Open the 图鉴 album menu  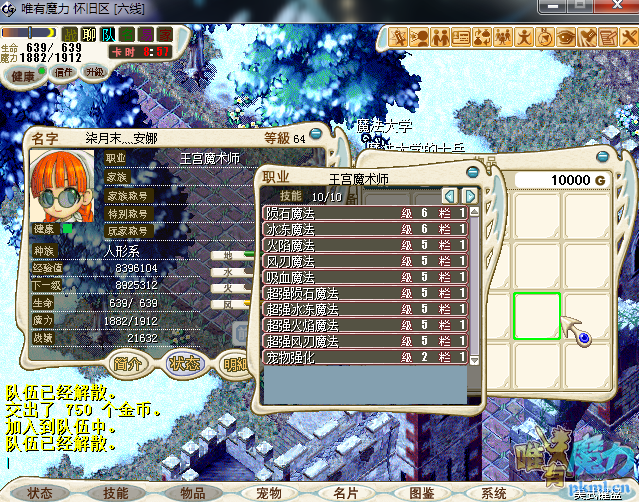click(421, 493)
